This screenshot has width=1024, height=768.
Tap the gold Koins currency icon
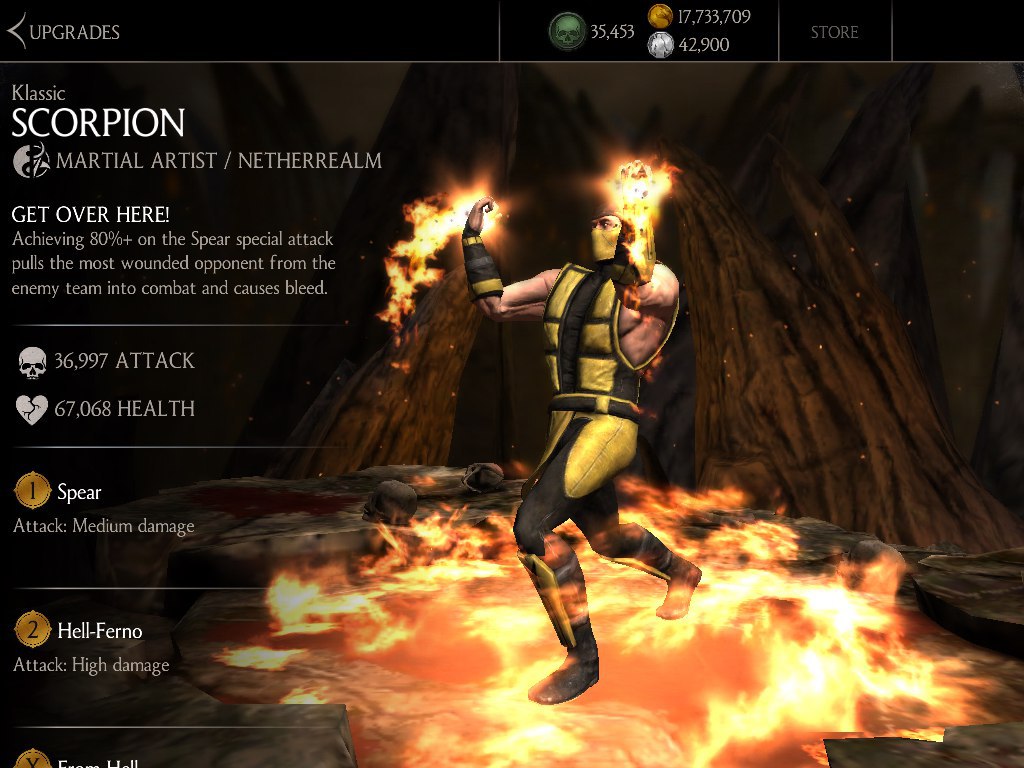(x=660, y=16)
